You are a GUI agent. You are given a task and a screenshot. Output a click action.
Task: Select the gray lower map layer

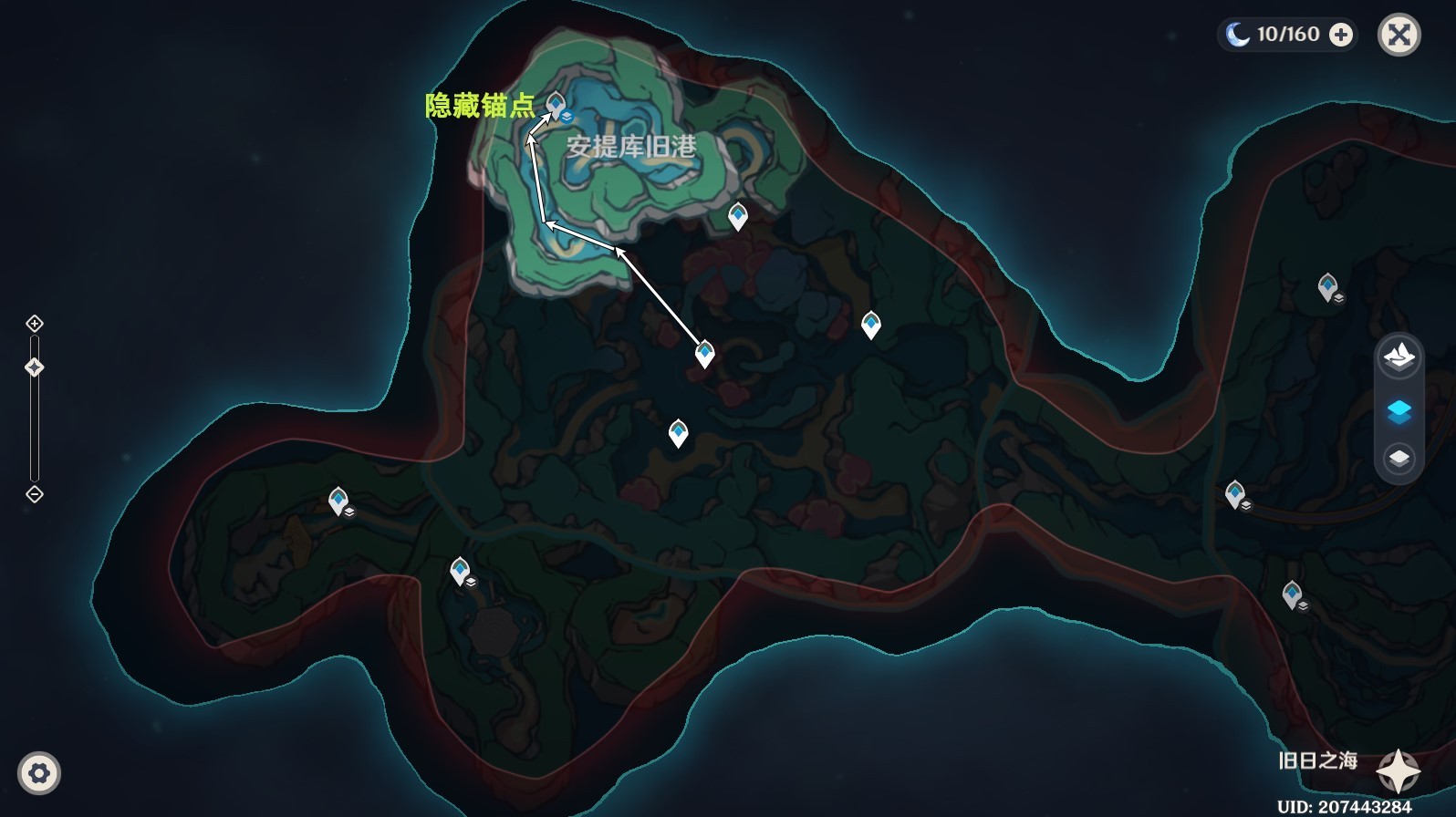click(1399, 458)
